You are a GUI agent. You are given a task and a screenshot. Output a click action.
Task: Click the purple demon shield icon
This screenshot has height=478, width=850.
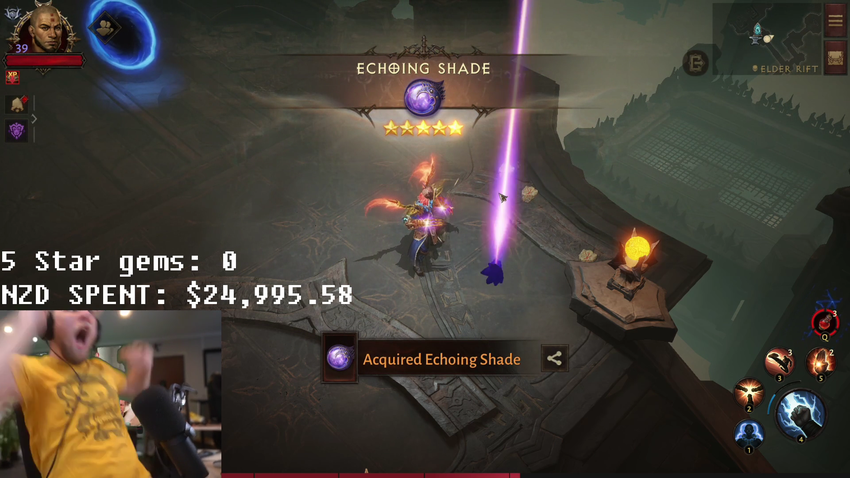(17, 130)
